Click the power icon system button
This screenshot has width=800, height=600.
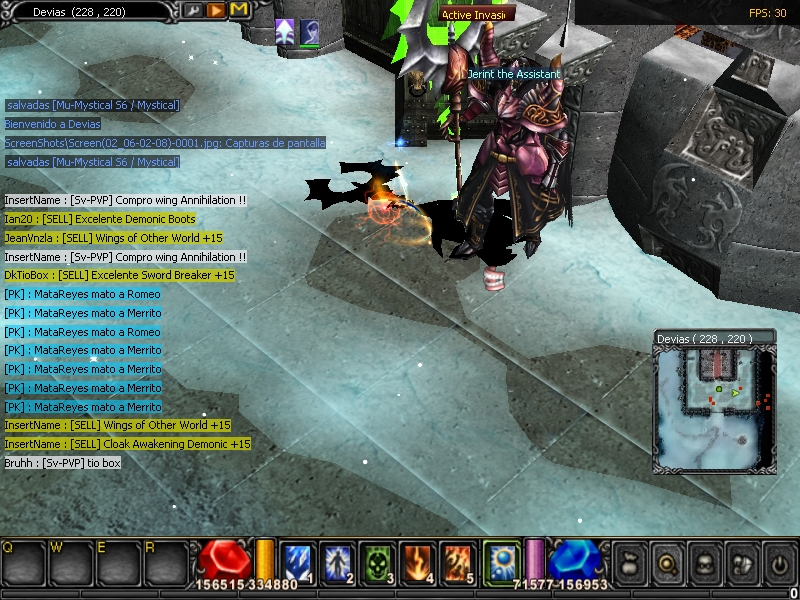(779, 563)
